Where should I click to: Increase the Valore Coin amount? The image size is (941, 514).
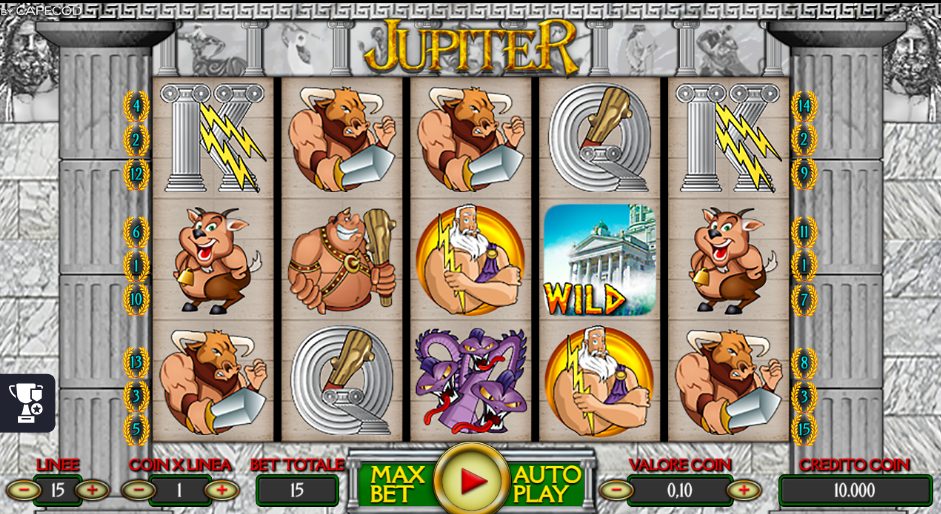[x=743, y=490]
